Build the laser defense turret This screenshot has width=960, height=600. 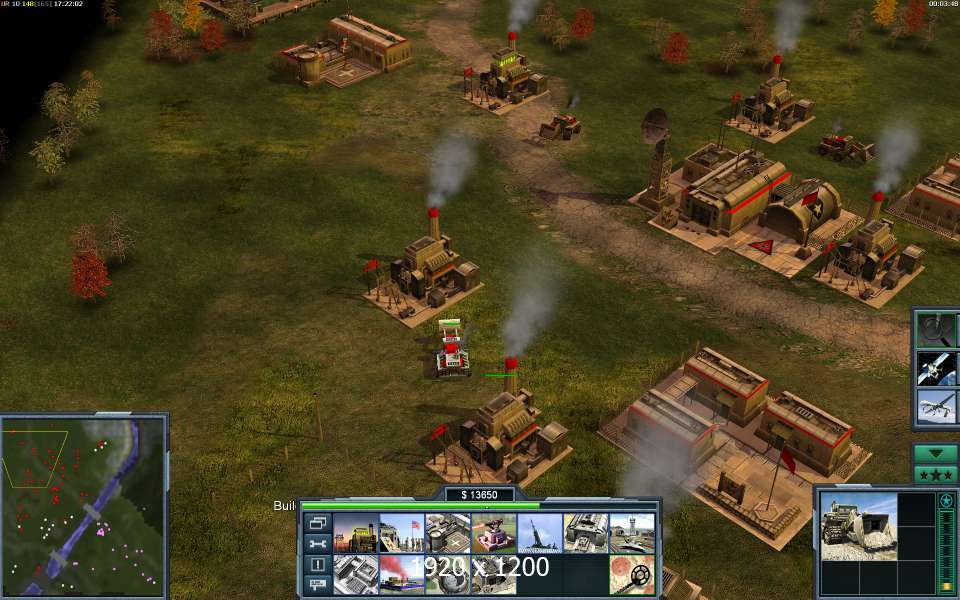[x=493, y=533]
